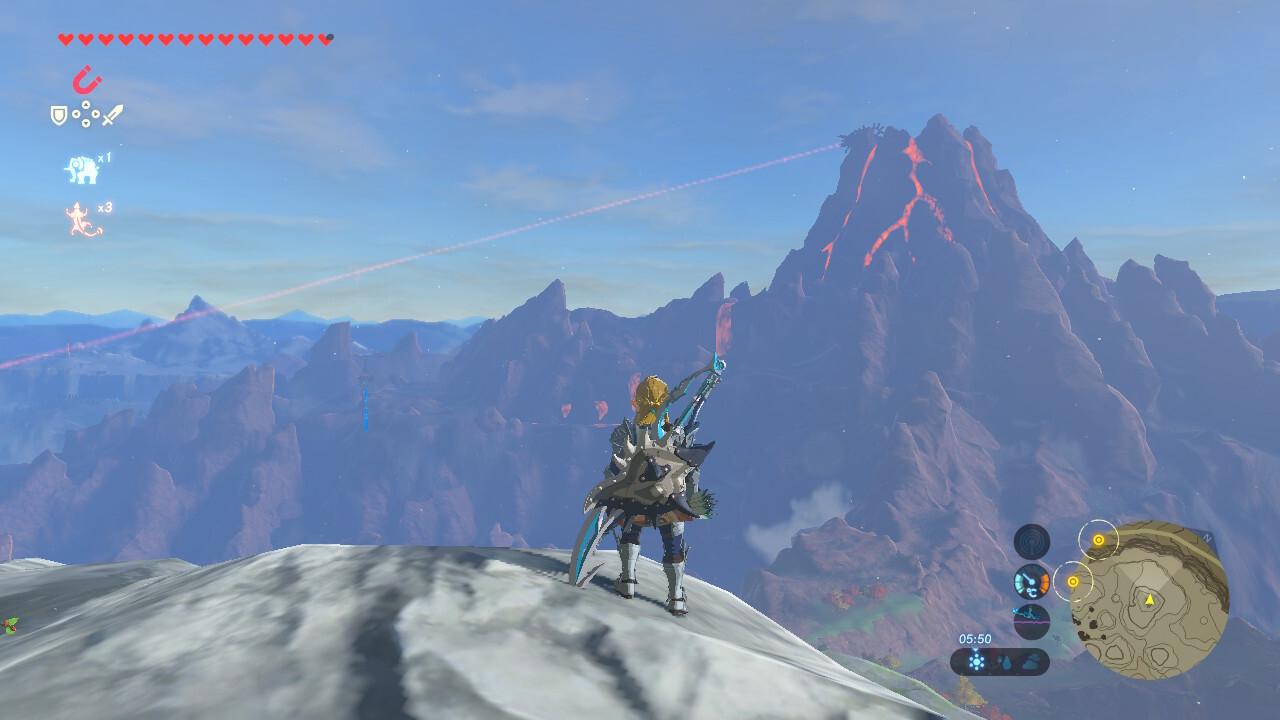This screenshot has width=1280, height=720.
Task: Click the north N indicator on minimap
Action: click(1207, 538)
